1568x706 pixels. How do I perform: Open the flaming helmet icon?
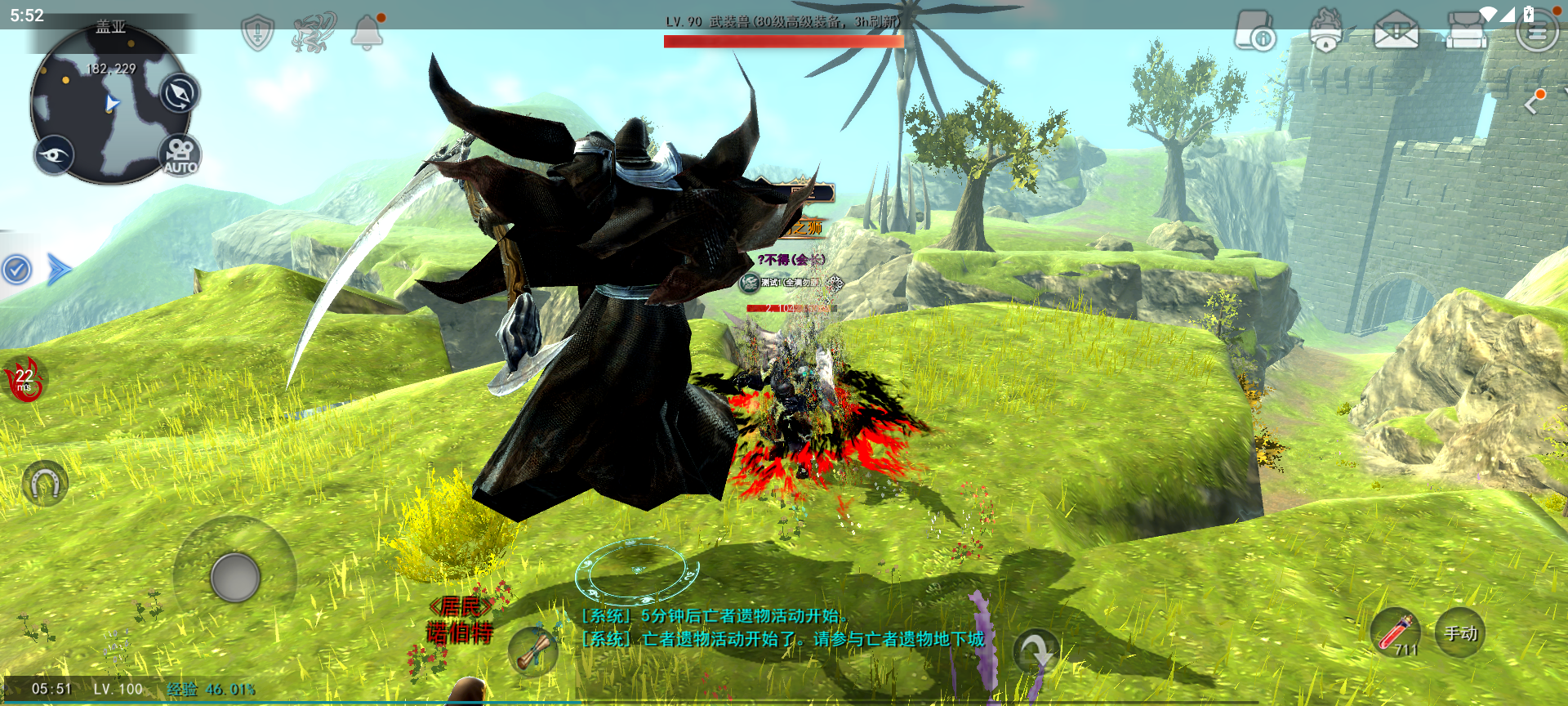(x=1326, y=31)
